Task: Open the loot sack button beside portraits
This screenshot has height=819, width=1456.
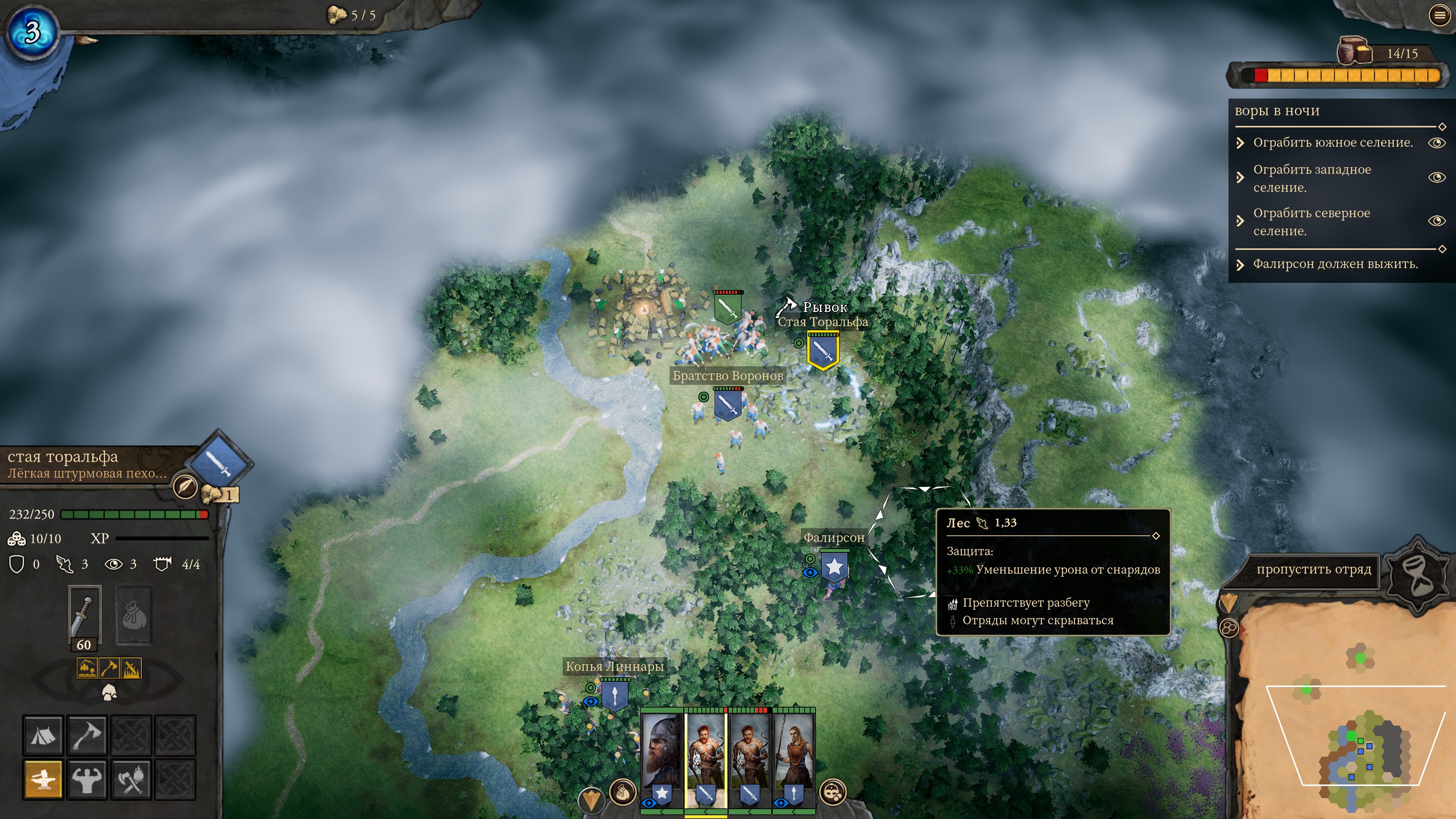Action: (622, 792)
